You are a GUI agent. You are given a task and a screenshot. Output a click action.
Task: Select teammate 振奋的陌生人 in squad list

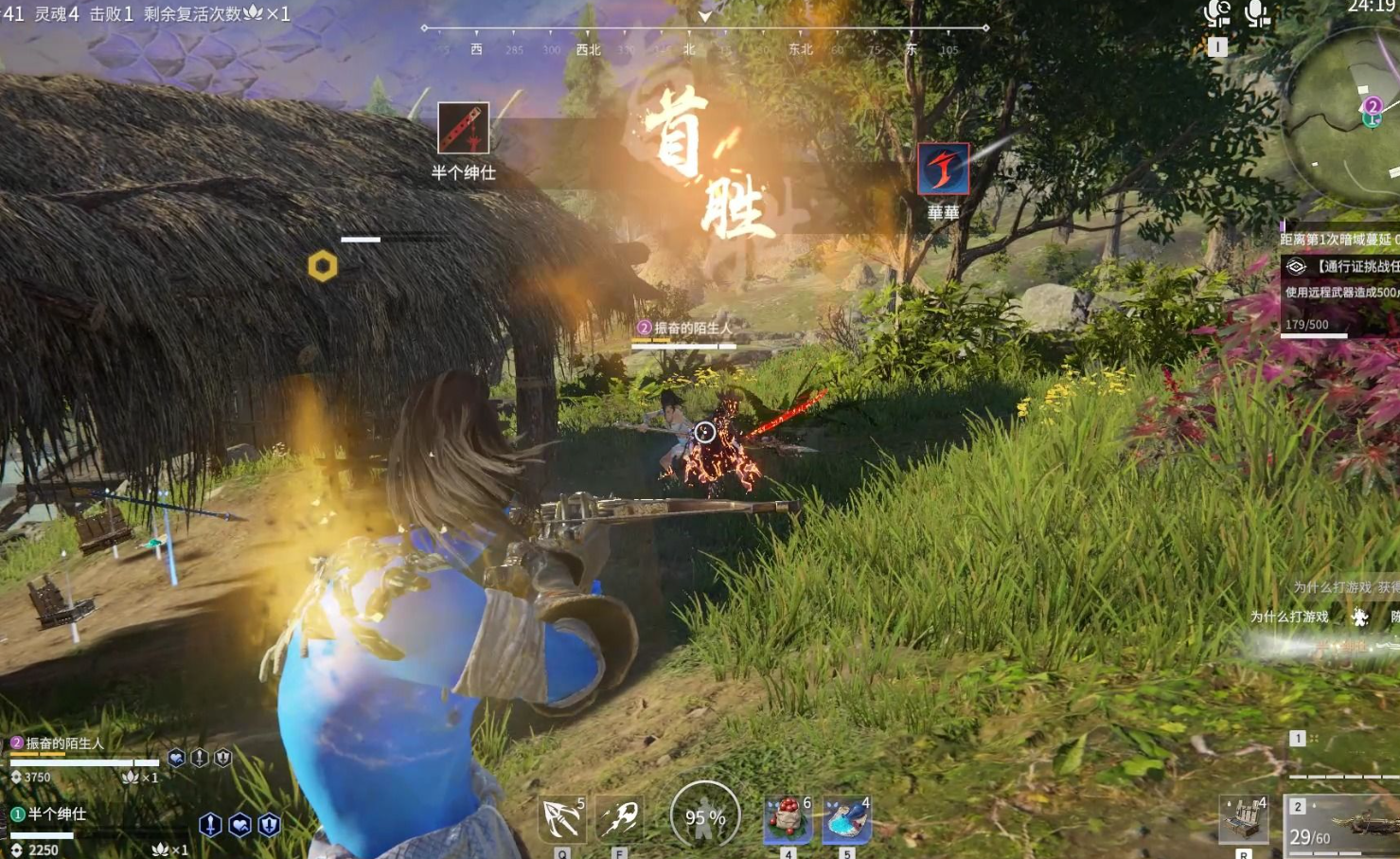(x=64, y=743)
